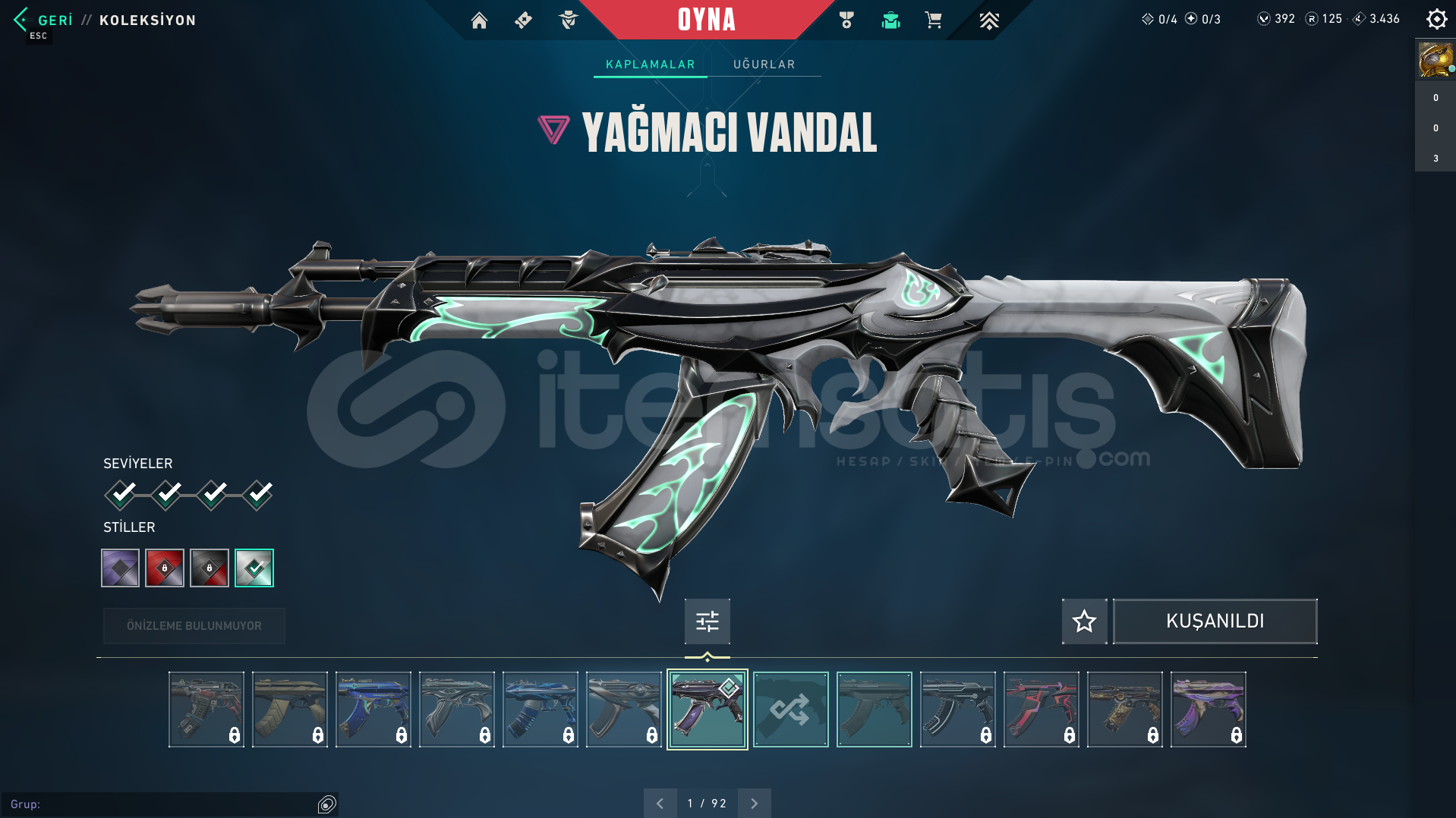Click the KUŞANILDI button
This screenshot has width=1456, height=818.
pyautogui.click(x=1214, y=621)
